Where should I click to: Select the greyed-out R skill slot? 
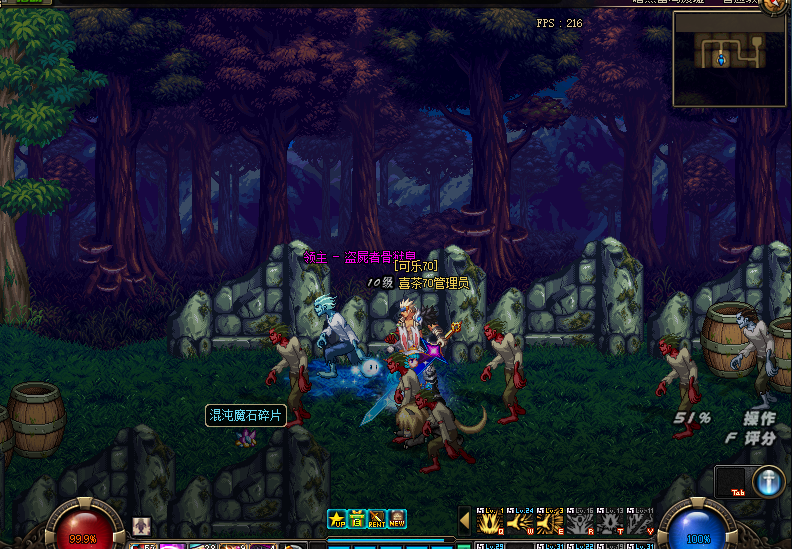pyautogui.click(x=579, y=520)
